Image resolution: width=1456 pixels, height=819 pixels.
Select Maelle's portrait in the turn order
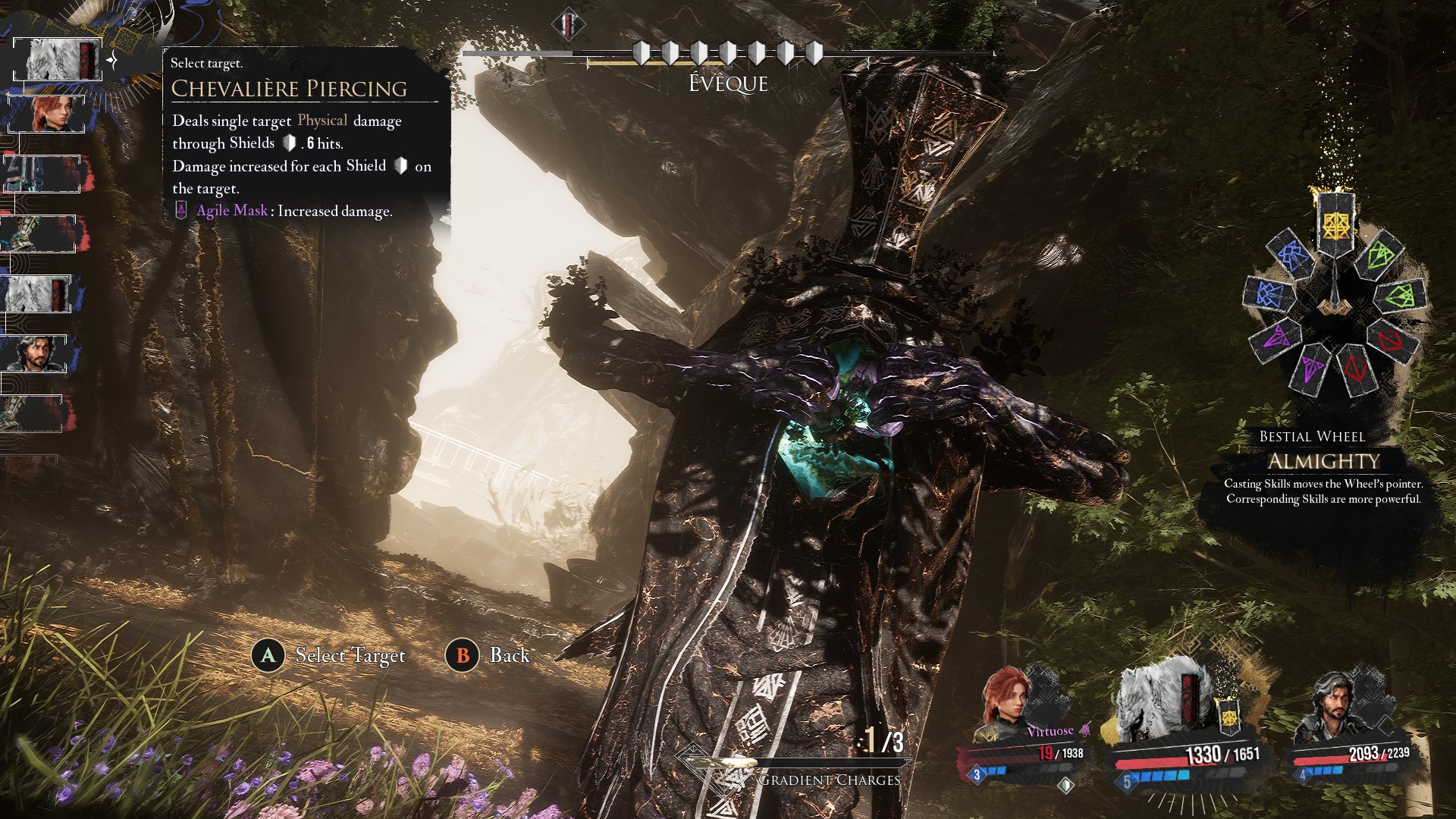[53, 114]
